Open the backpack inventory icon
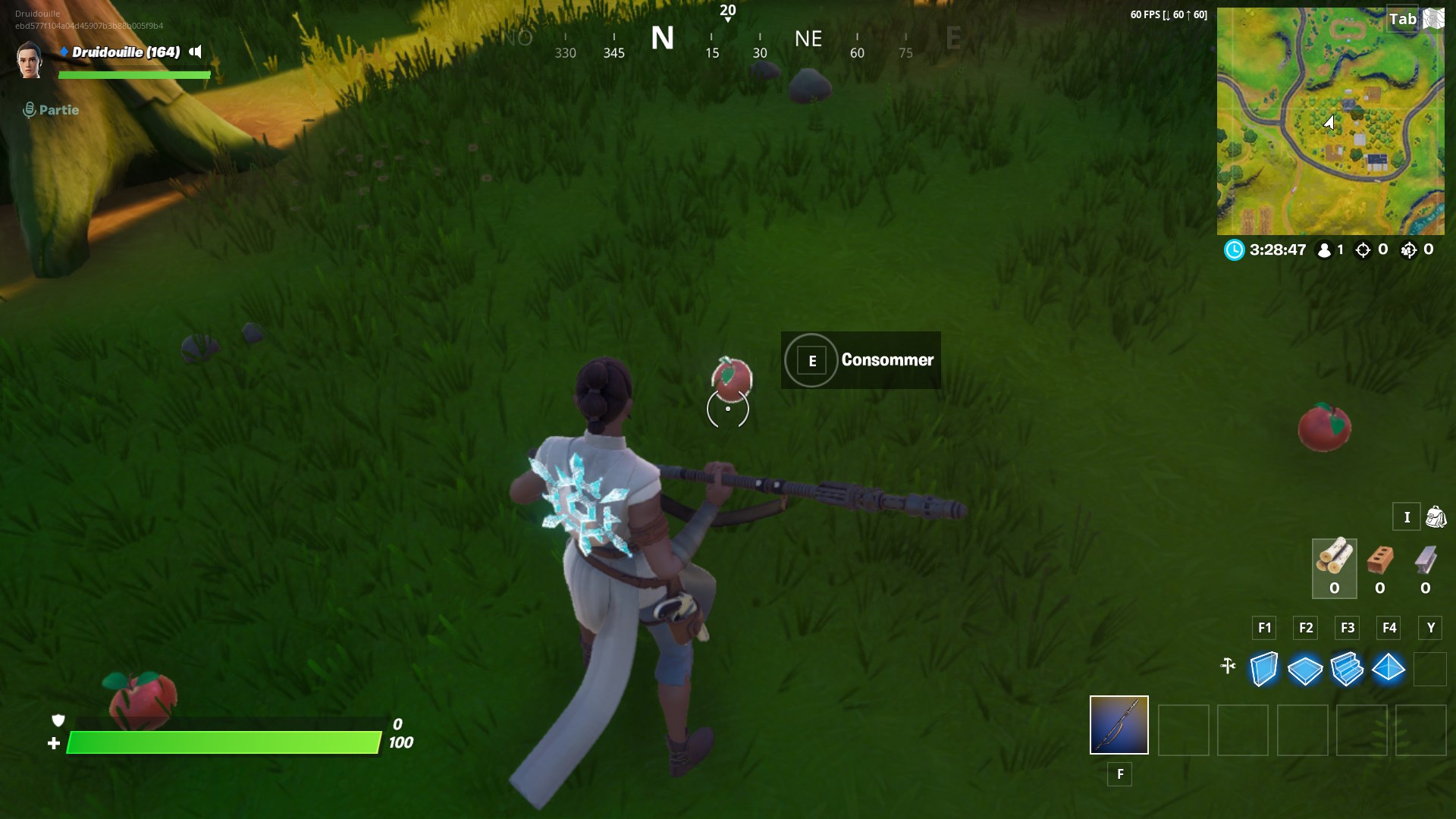This screenshot has height=819, width=1456. tap(1436, 516)
